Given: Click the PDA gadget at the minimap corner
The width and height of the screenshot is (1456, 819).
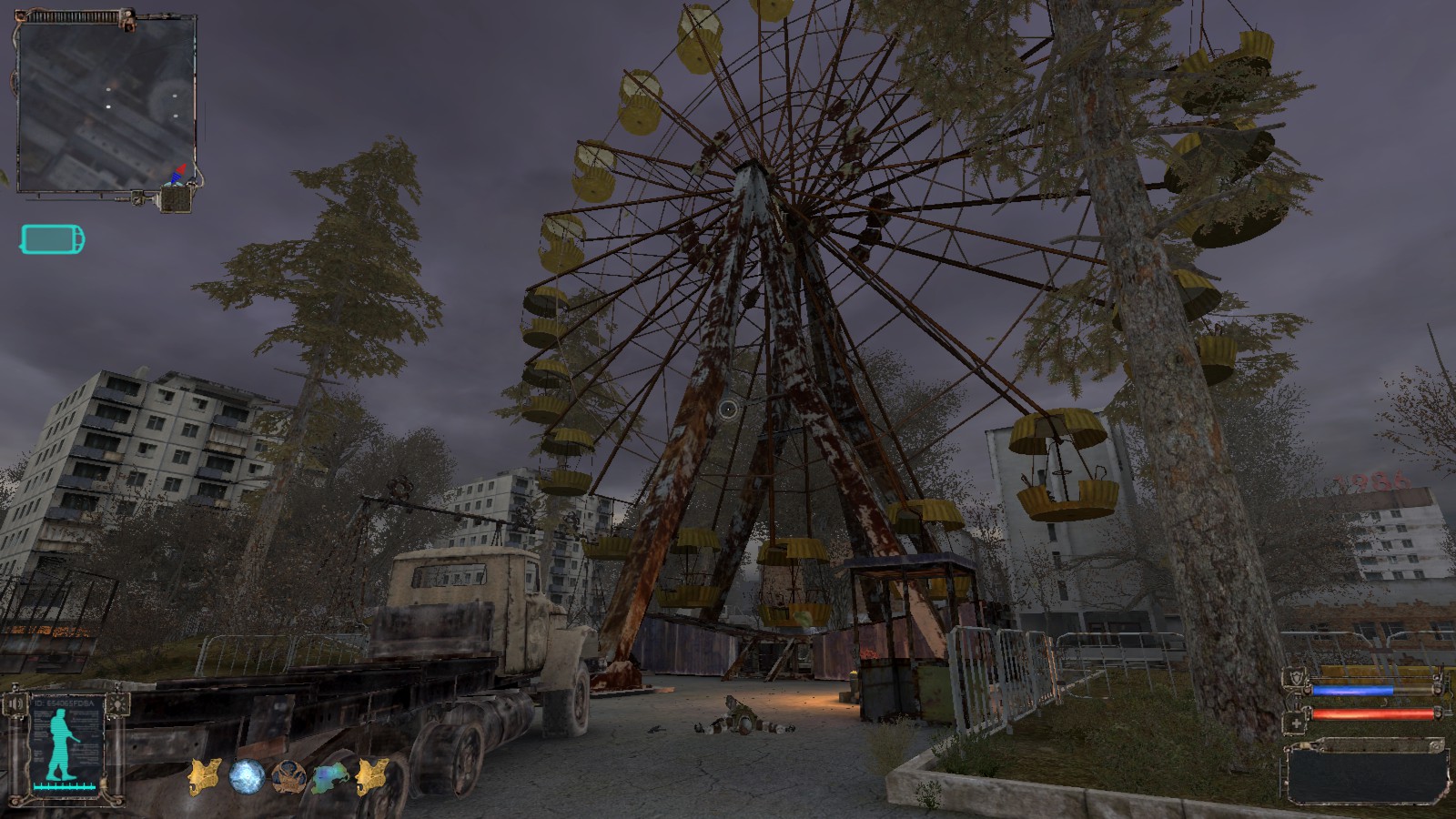Looking at the screenshot, I should point(177,198).
